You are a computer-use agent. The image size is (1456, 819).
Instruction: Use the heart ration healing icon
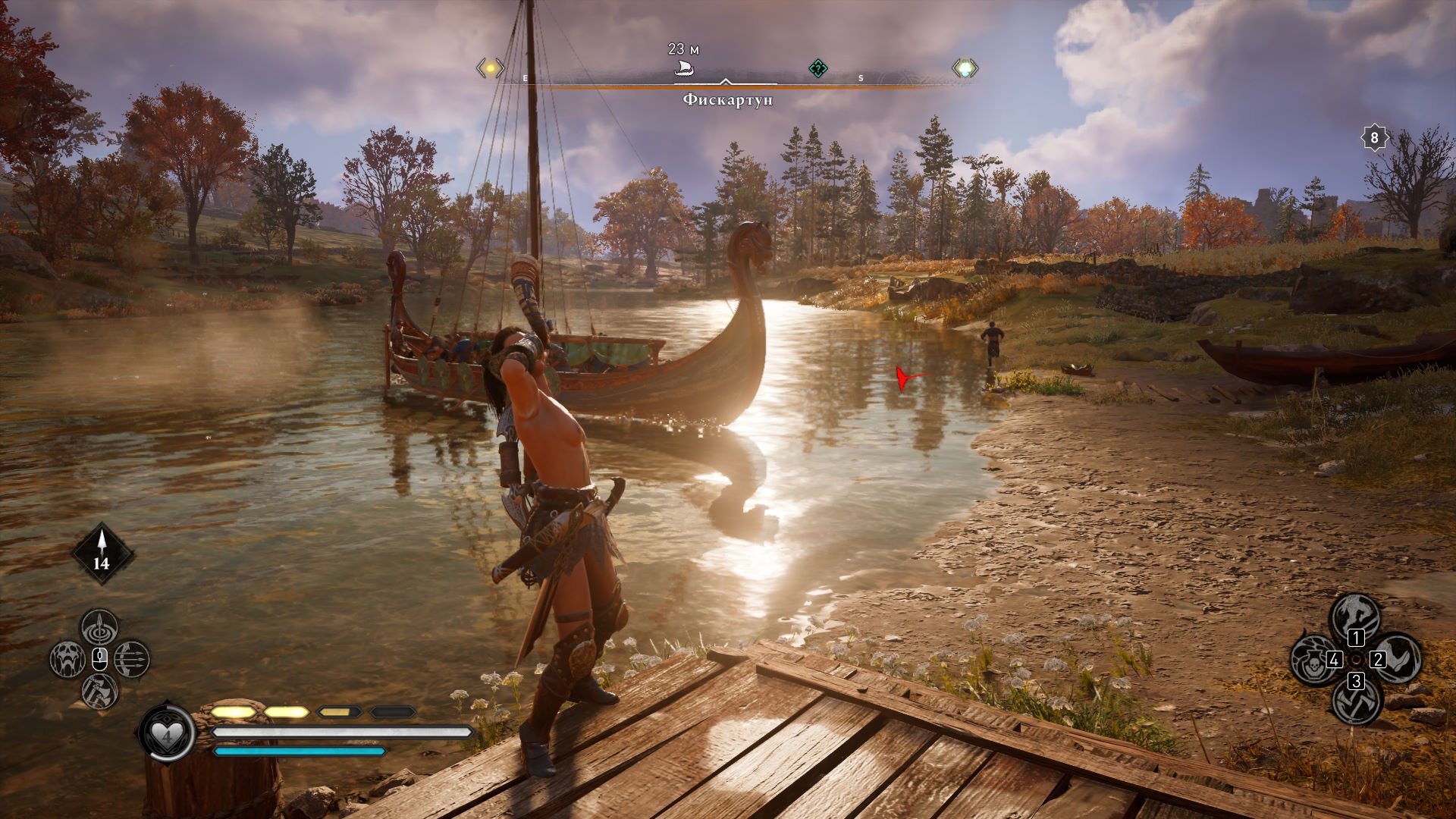166,733
